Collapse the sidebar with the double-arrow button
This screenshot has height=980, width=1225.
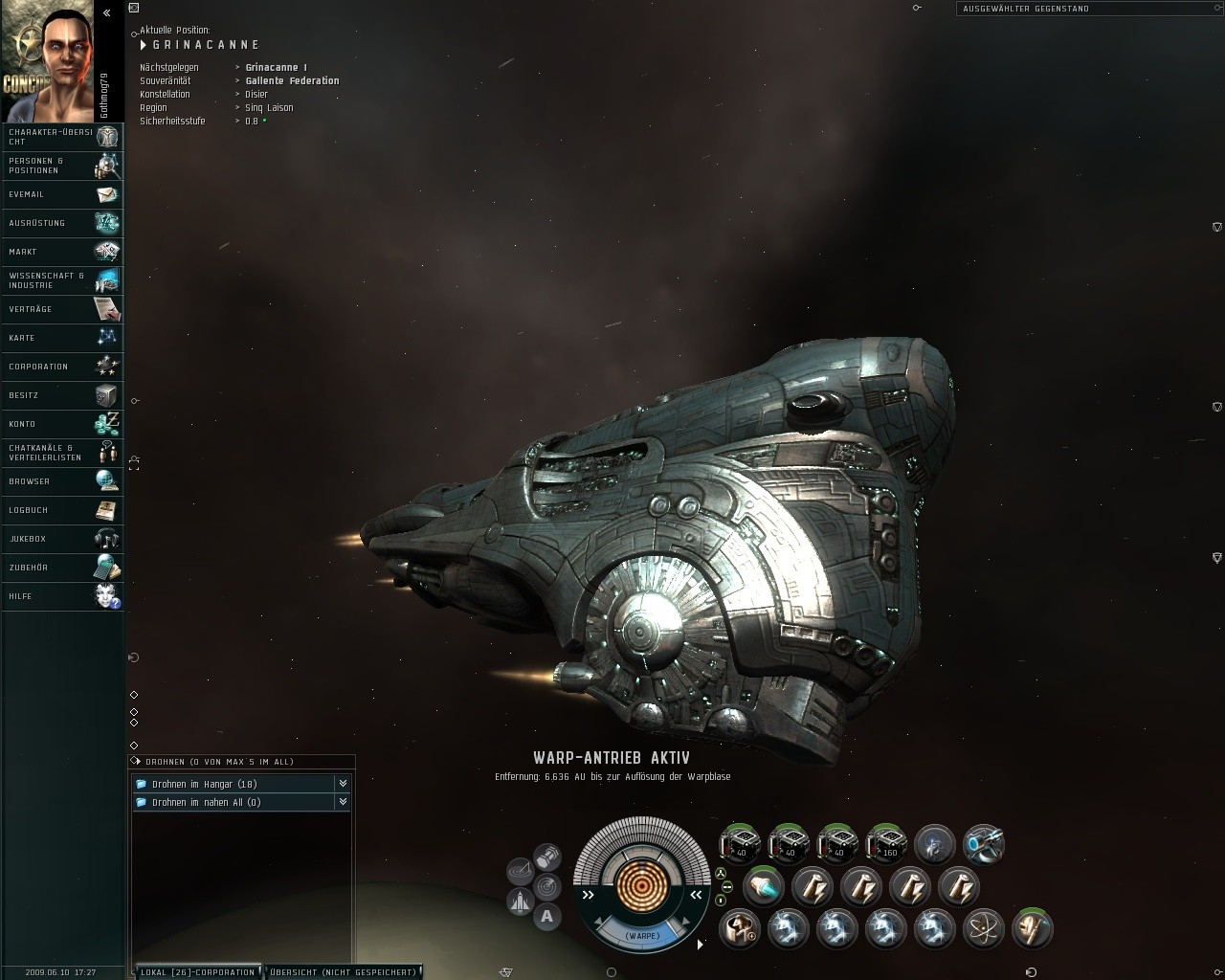107,13
